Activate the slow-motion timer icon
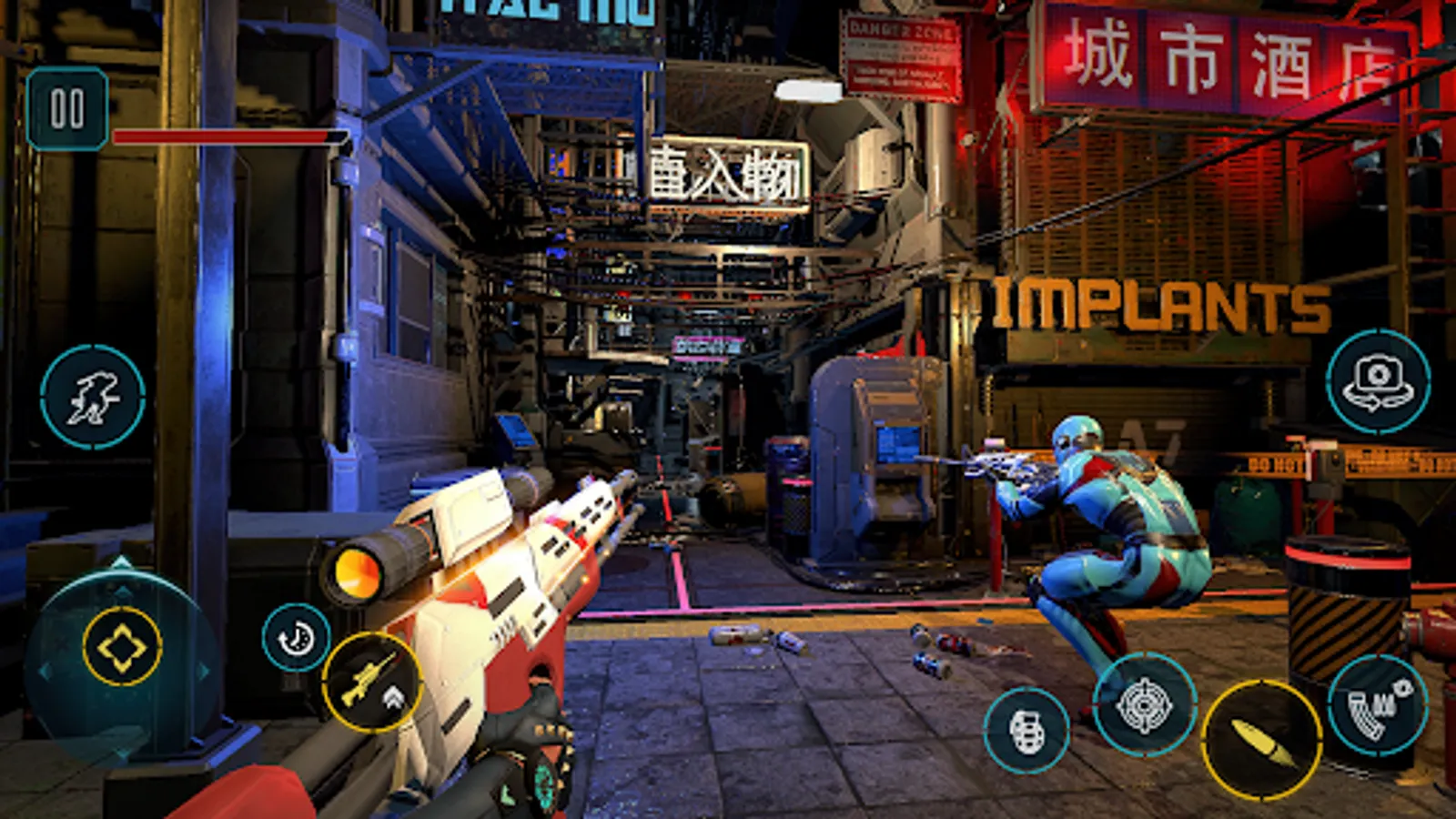Screen dimensions: 1456x819 pyautogui.click(x=296, y=638)
